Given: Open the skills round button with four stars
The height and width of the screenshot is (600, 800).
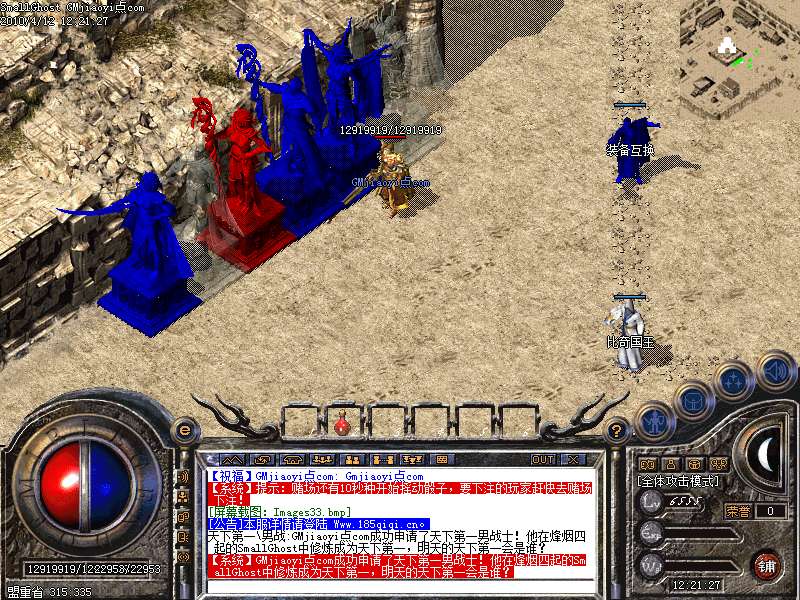Looking at the screenshot, I should (735, 381).
